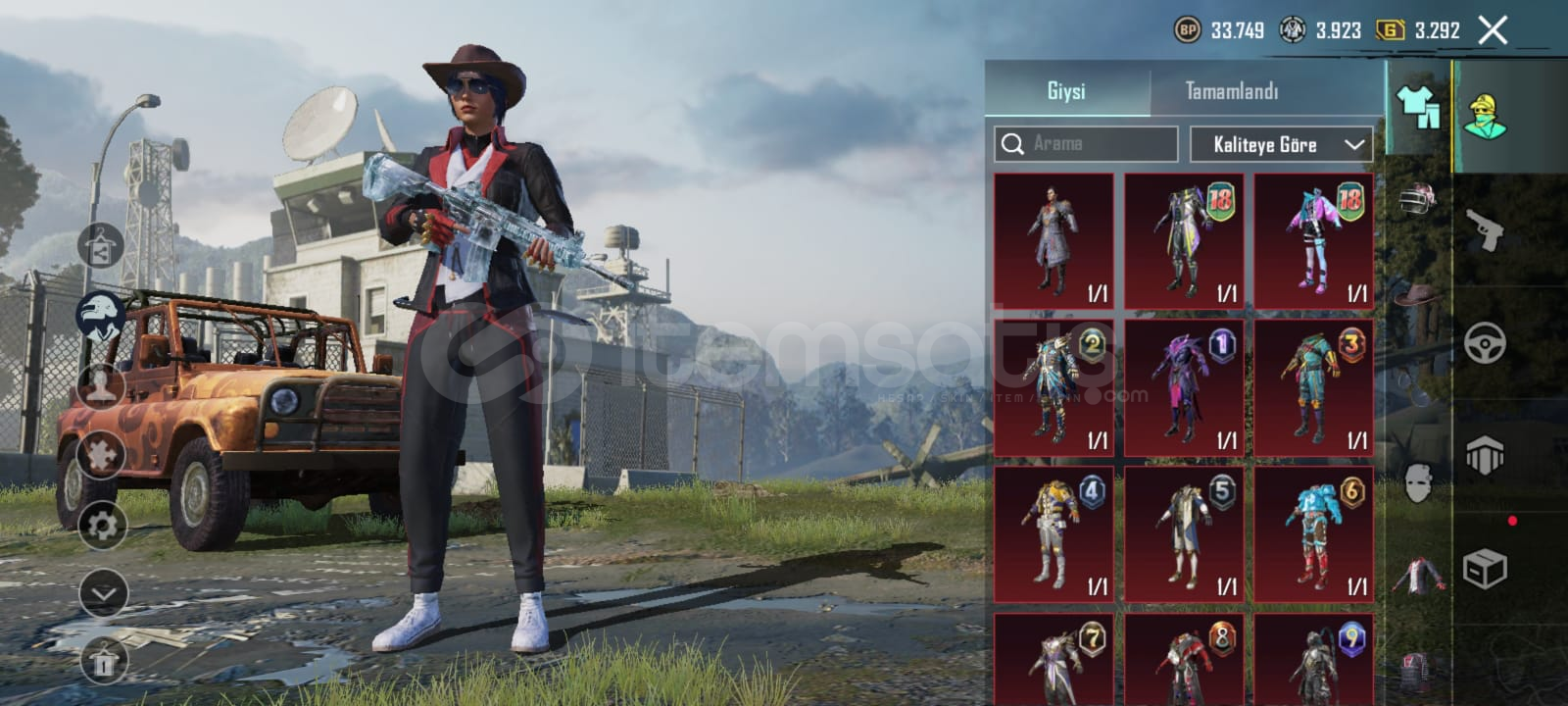
Task: Open the puzzle piece icon
Action: click(x=101, y=452)
